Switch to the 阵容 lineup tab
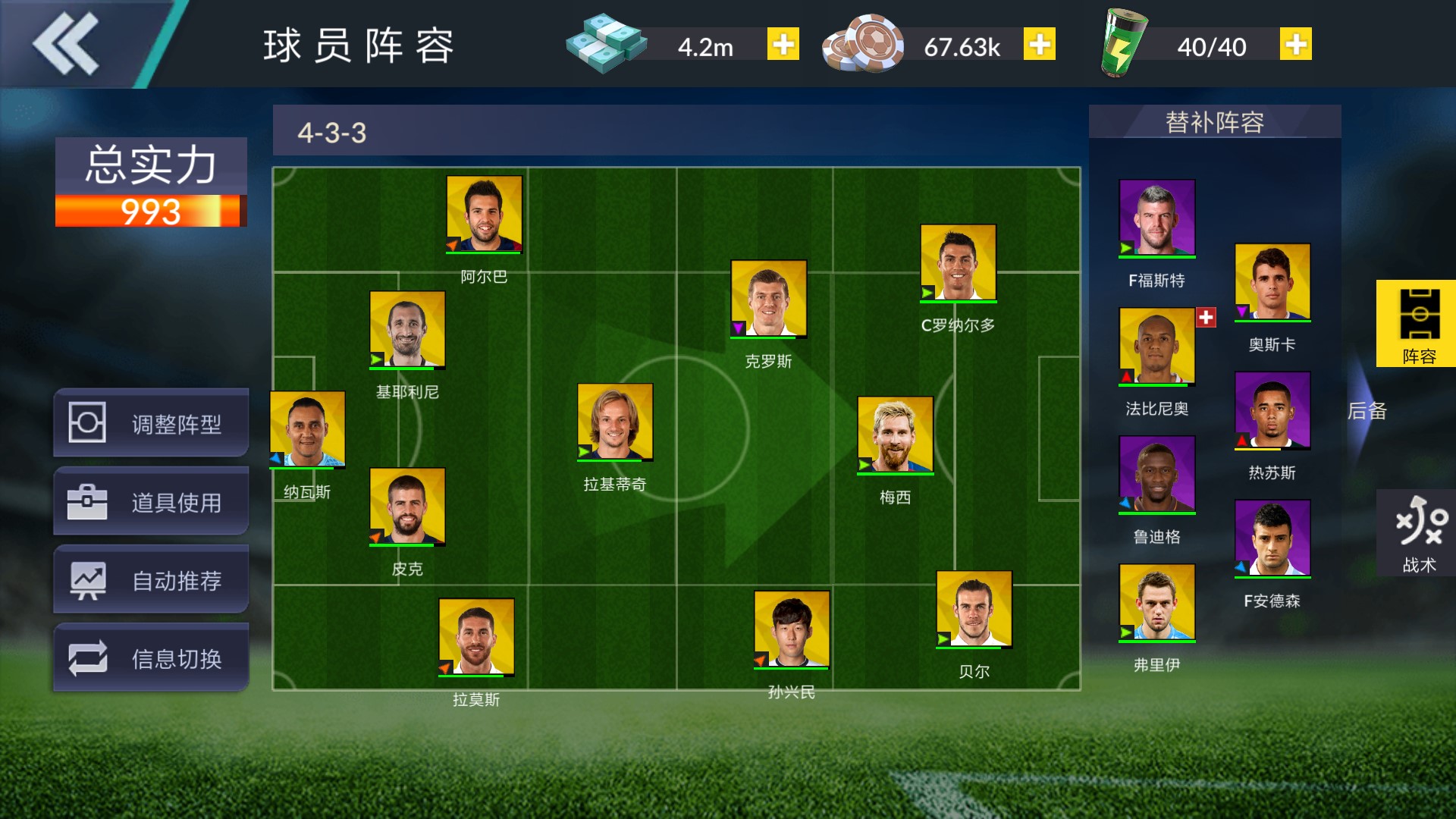 tap(1417, 324)
